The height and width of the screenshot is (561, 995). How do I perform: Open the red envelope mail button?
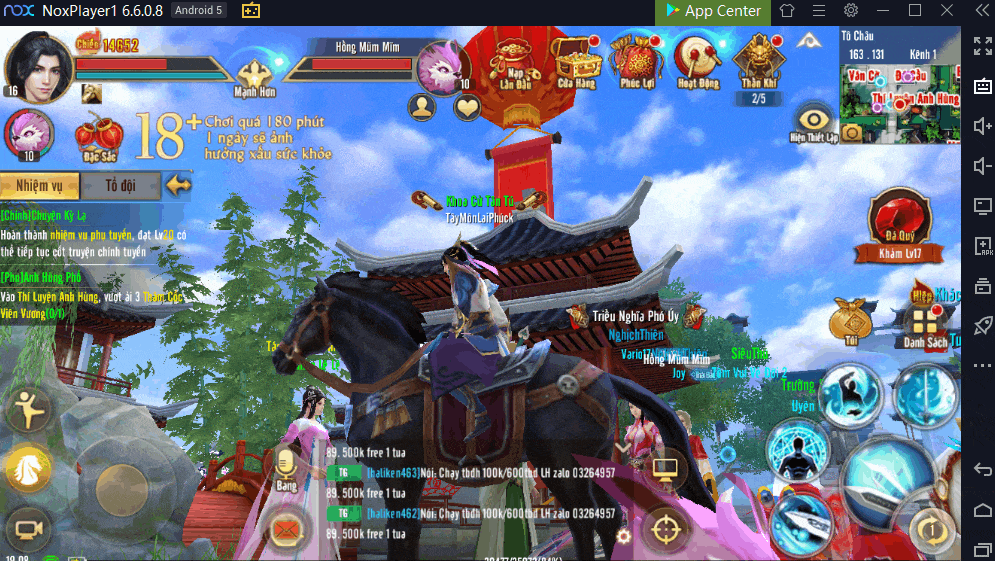288,527
